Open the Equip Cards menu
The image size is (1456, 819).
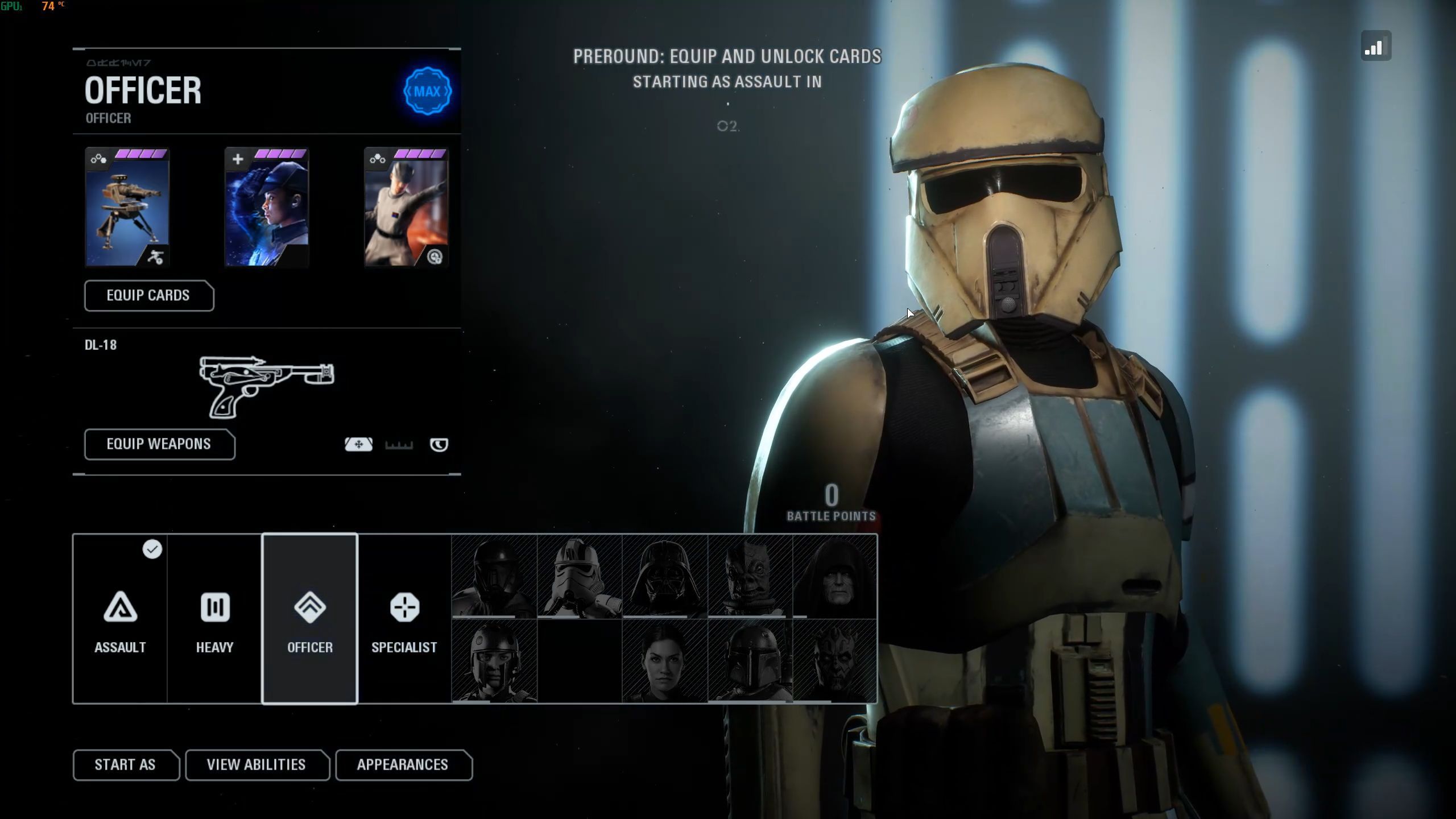[148, 296]
